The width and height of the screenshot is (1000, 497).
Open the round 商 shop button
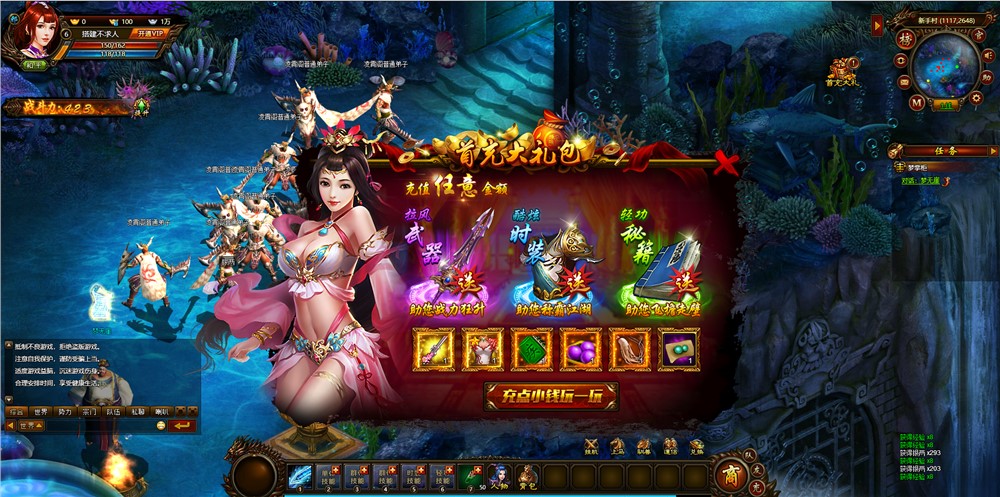click(x=731, y=478)
